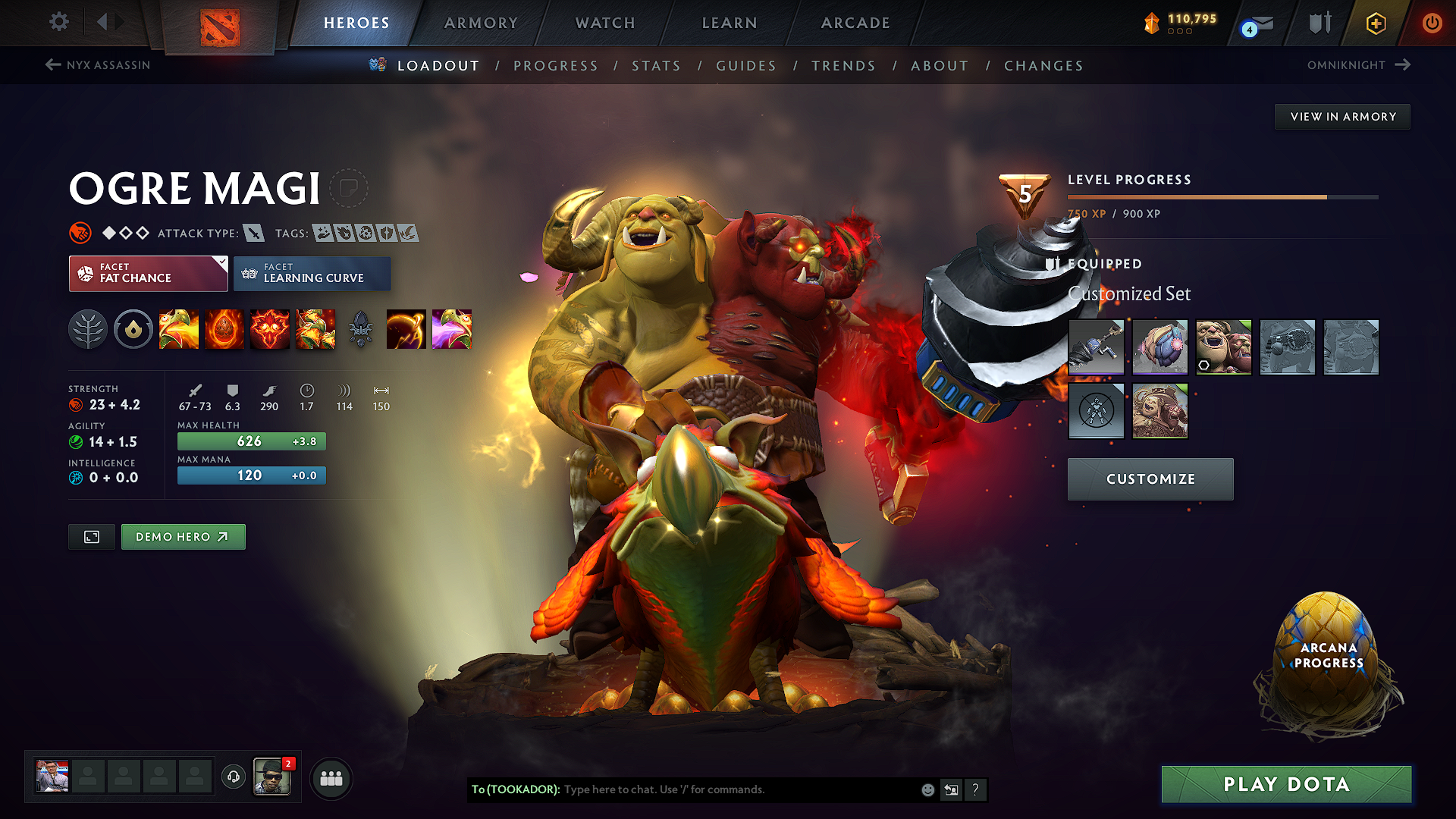Click the Aghanim's Shard upgrade icon
1456x819 pixels.
pyautogui.click(x=361, y=329)
